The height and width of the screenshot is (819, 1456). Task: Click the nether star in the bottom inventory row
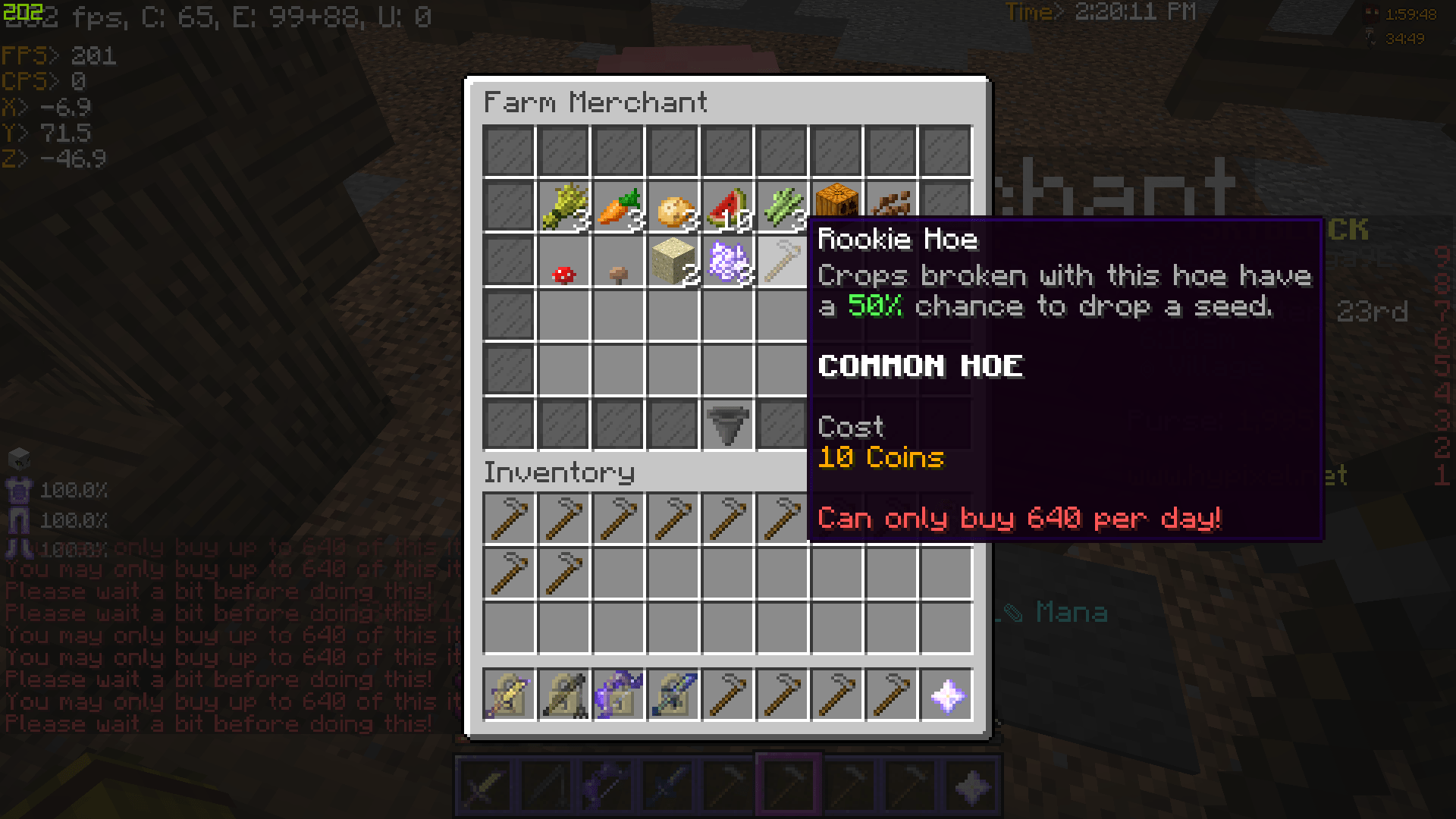[946, 696]
